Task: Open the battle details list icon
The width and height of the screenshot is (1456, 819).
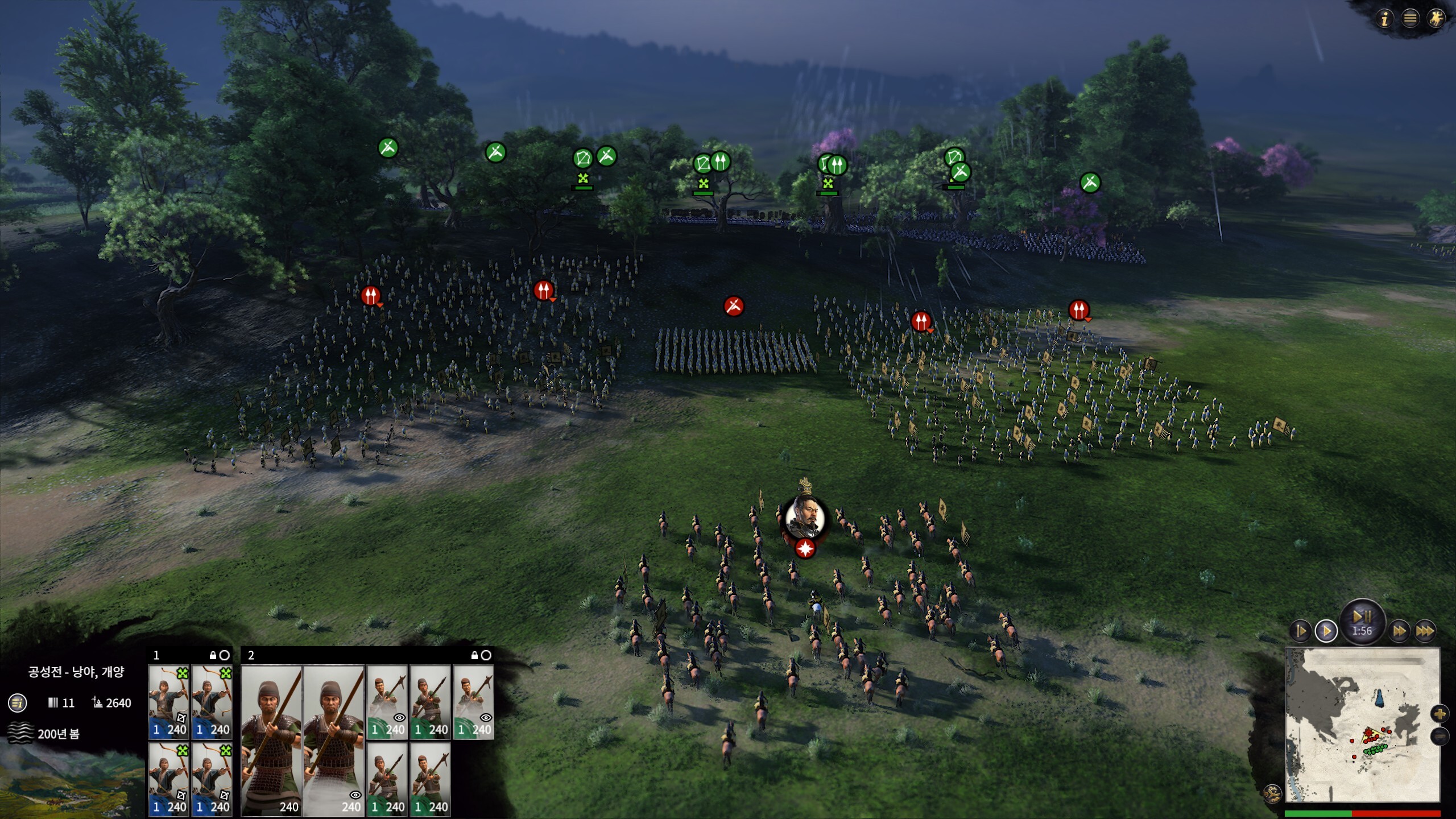Action: point(18,703)
